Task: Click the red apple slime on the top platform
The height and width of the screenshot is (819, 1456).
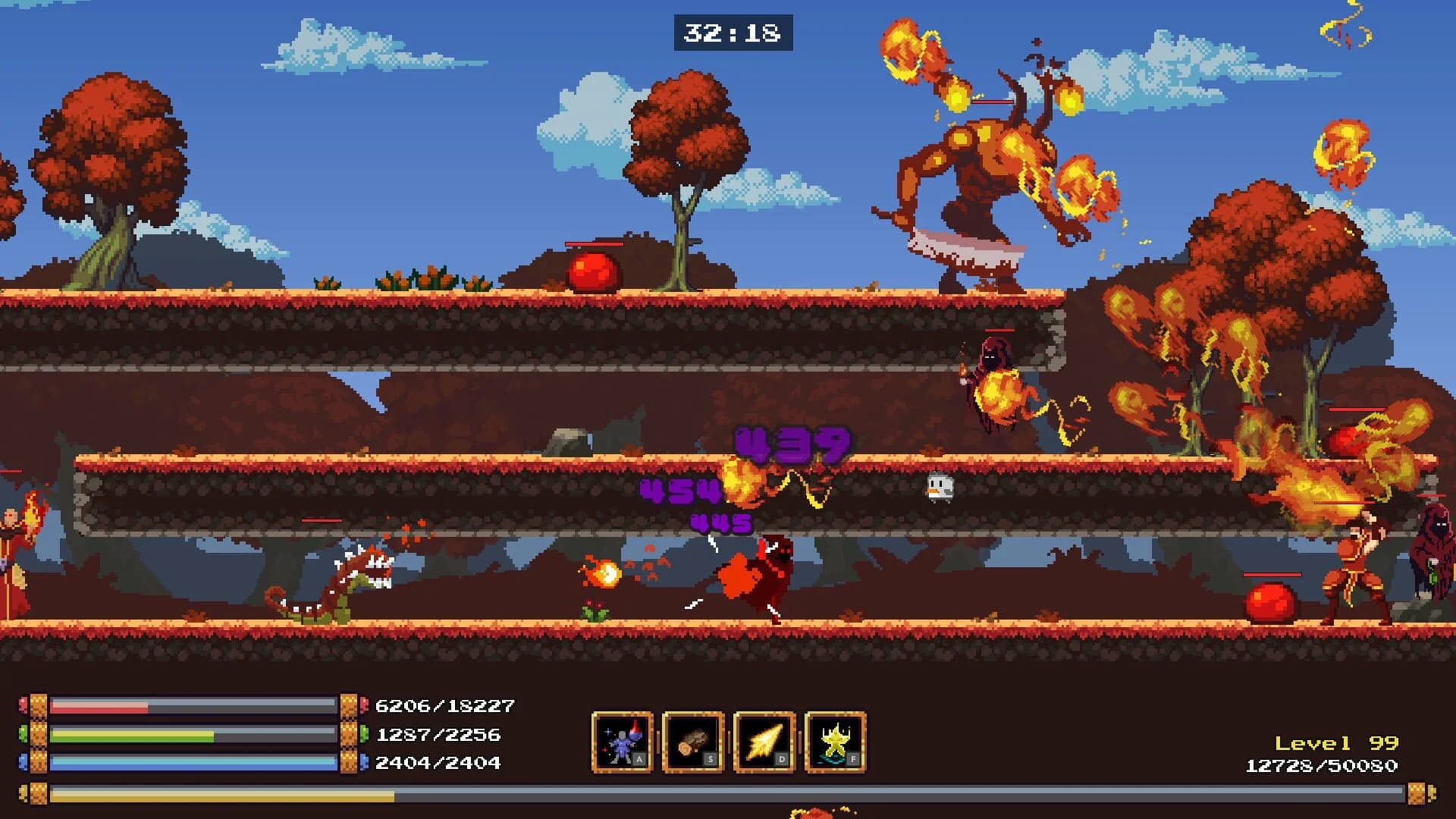Action: (x=593, y=269)
